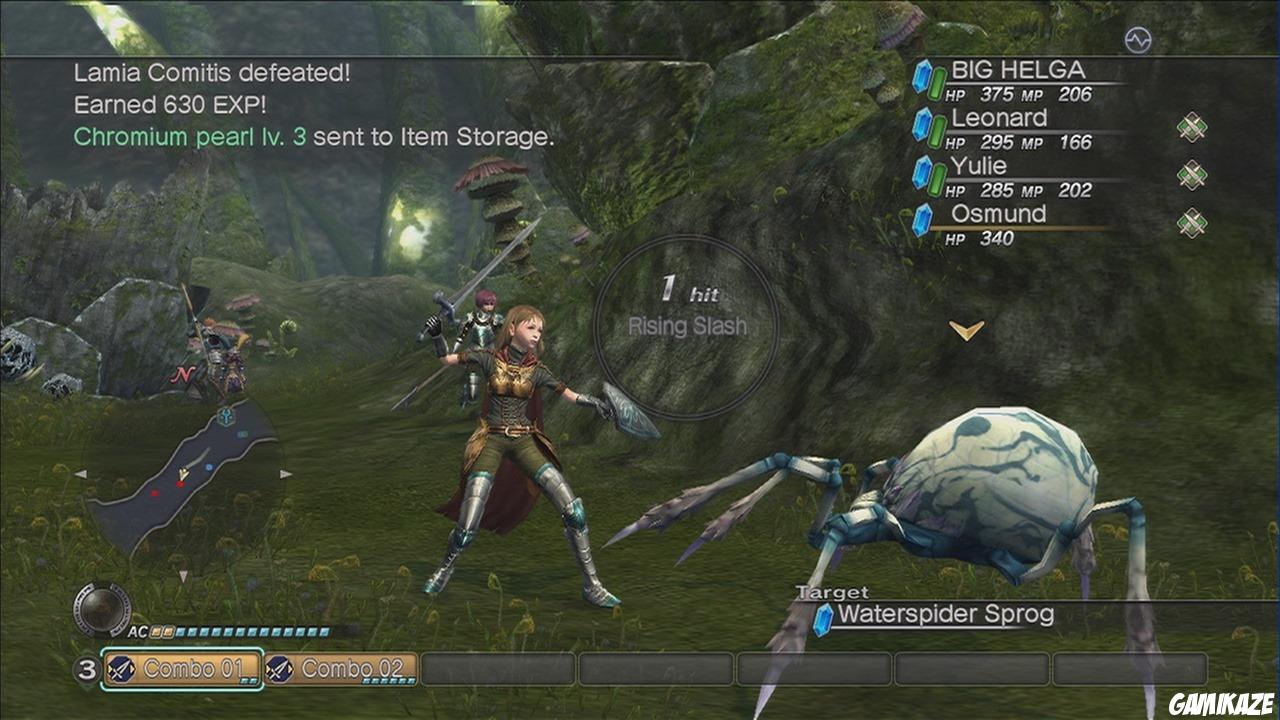Activate the Combo 02 command
The image size is (1280, 720).
point(341,669)
